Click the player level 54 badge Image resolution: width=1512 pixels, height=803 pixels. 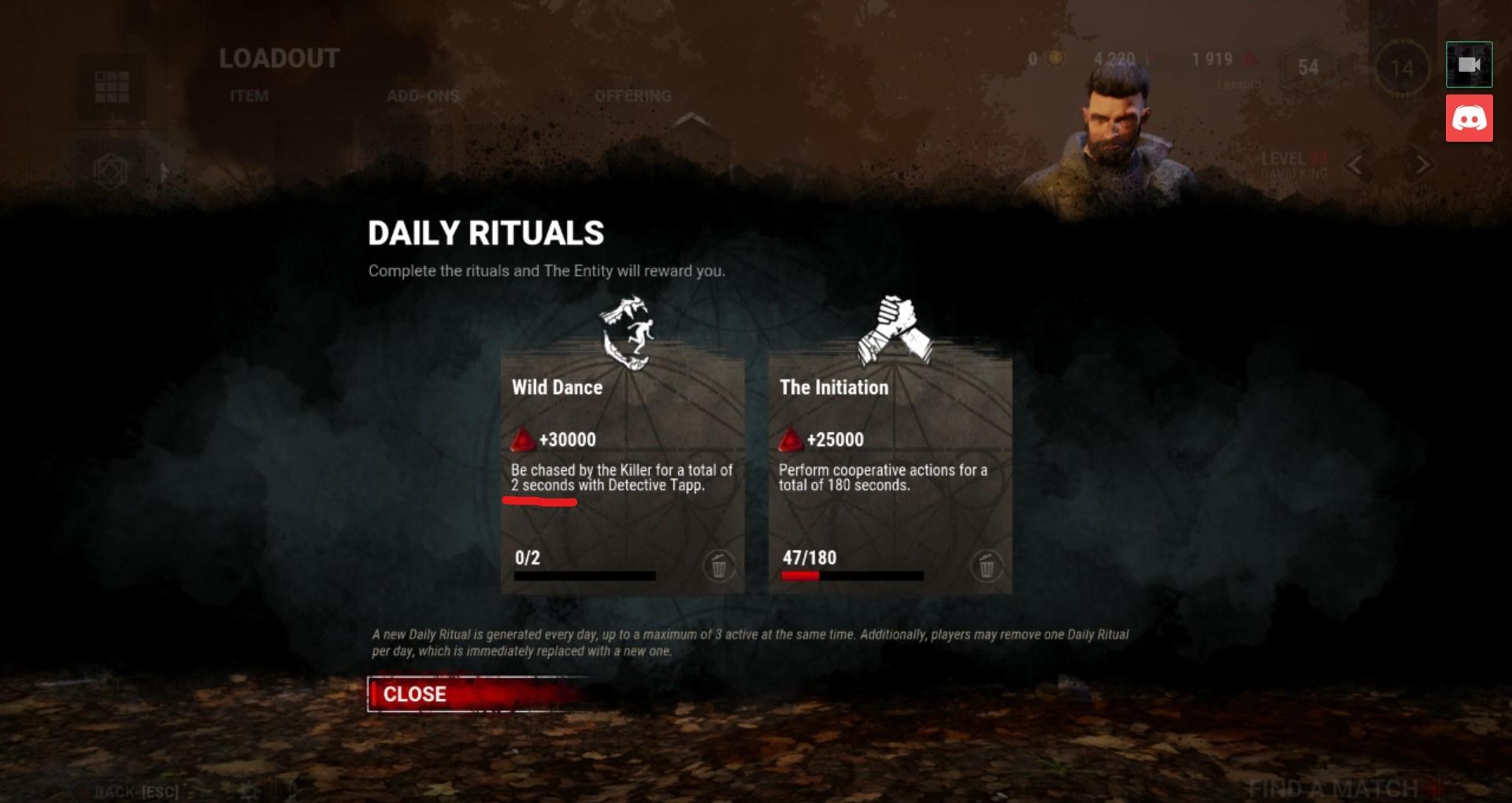click(x=1306, y=69)
